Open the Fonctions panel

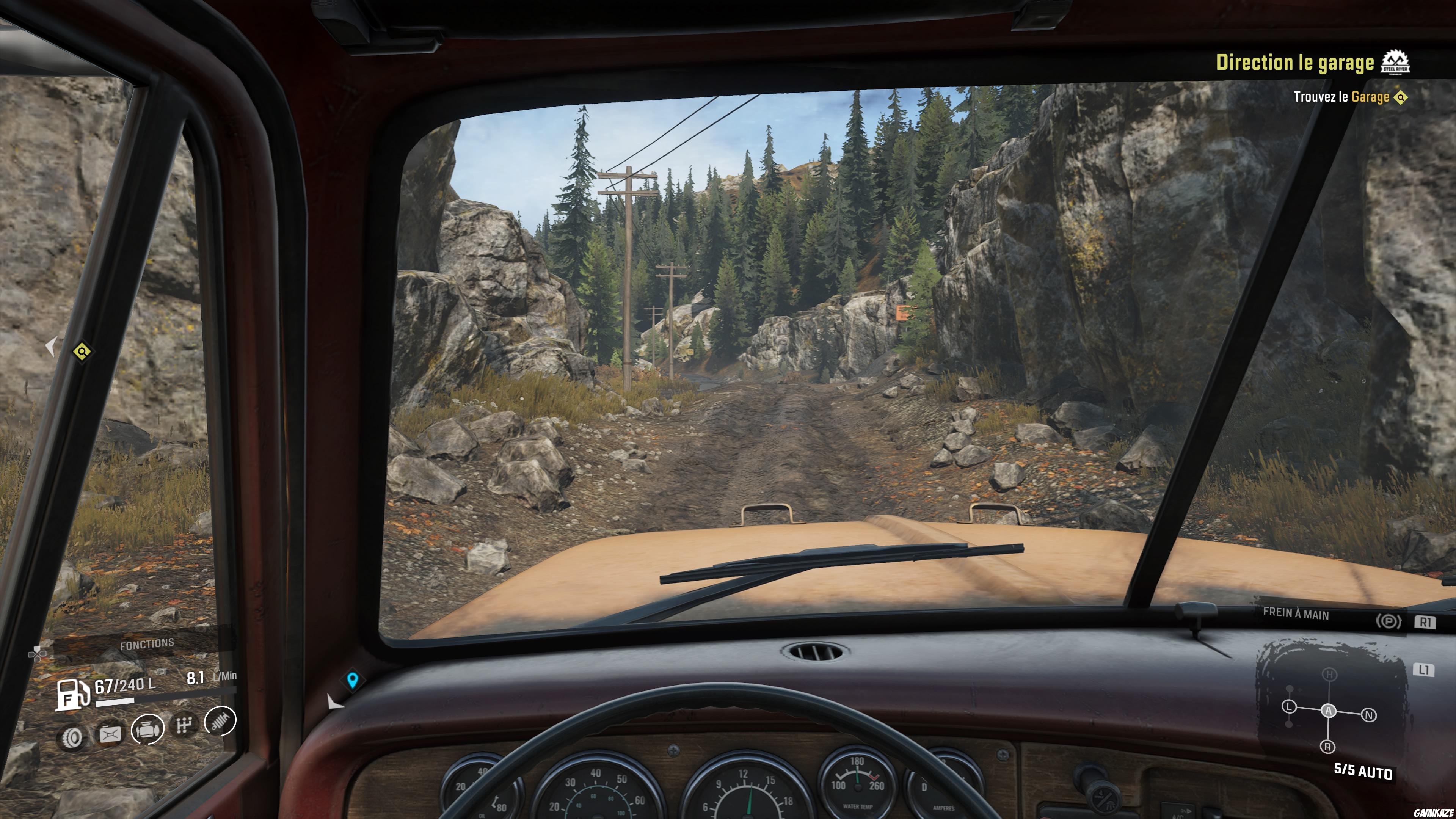(x=146, y=644)
